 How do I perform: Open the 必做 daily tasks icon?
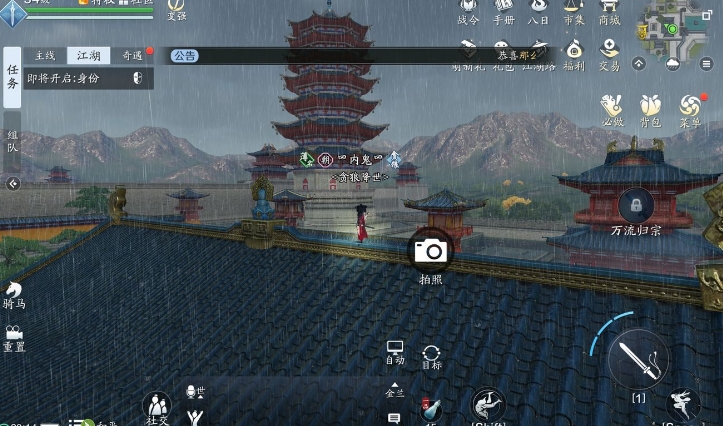tap(612, 108)
